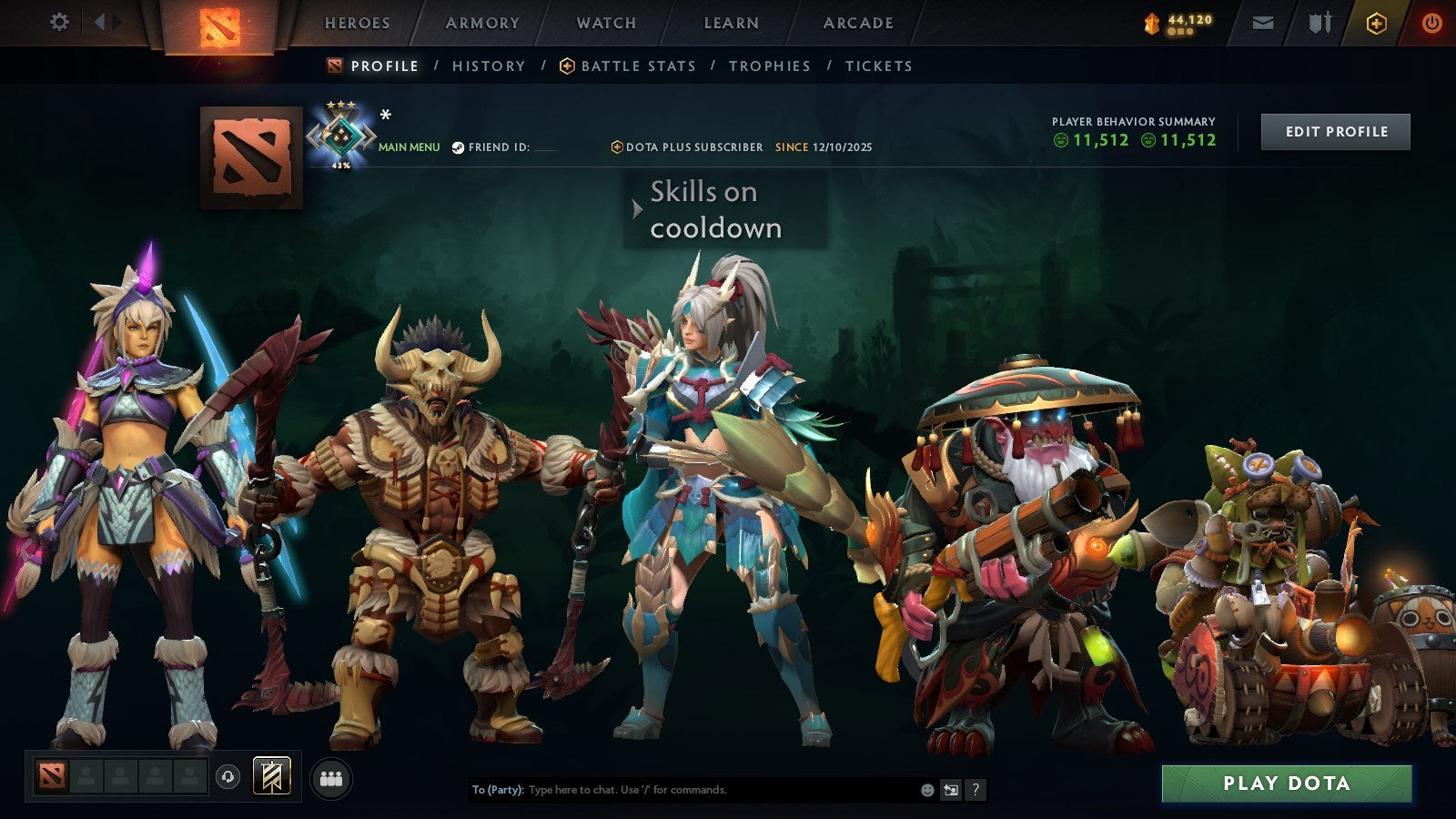1456x819 pixels.
Task: Click the 43% rank progress bar
Action: click(x=341, y=166)
